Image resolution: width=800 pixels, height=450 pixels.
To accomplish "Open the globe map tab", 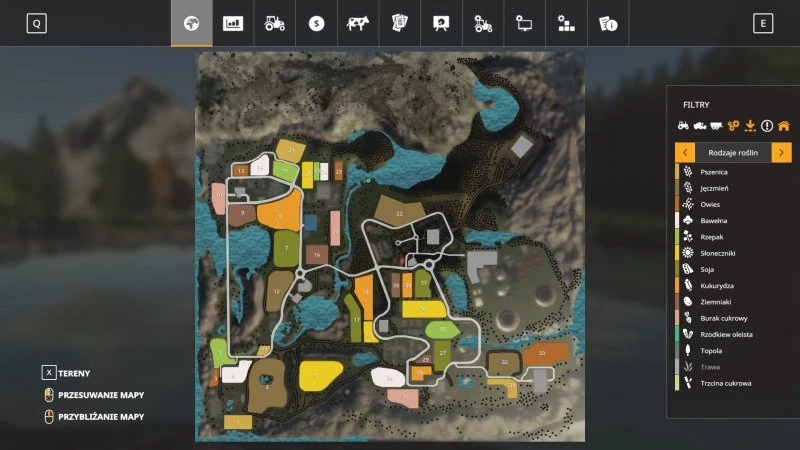I will point(191,24).
